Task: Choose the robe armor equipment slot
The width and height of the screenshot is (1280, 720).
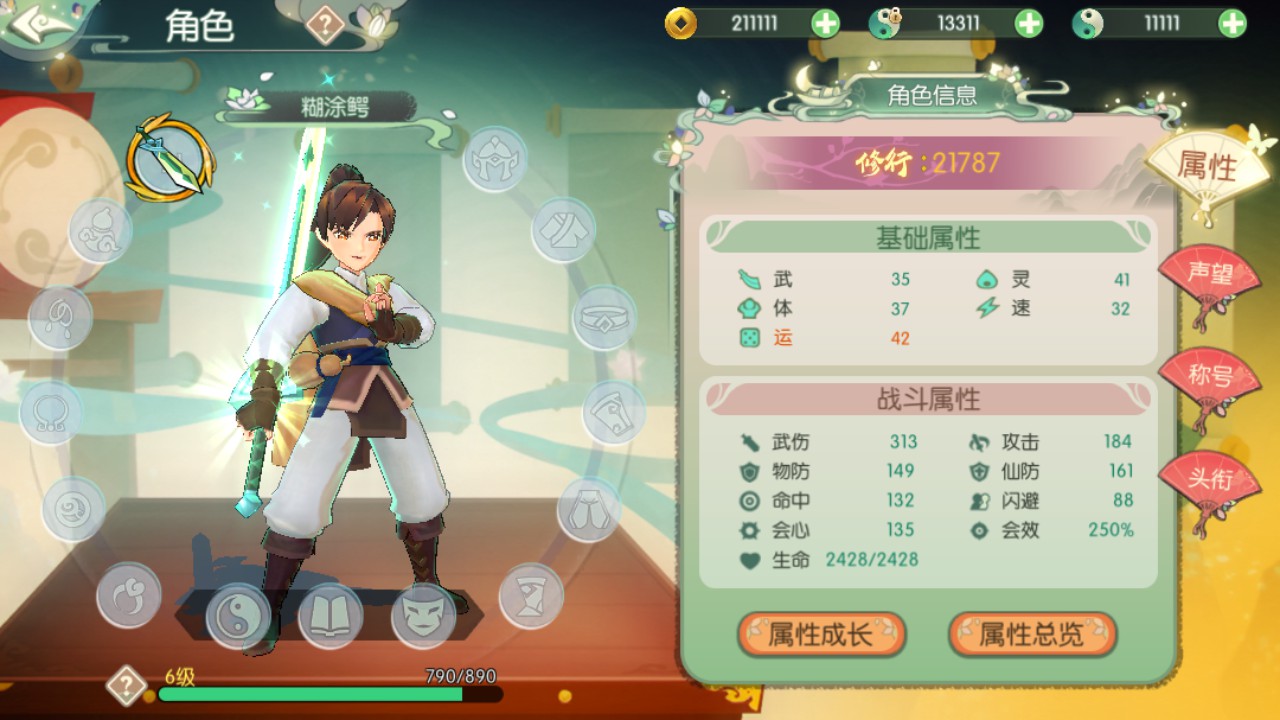Action: coord(563,230)
